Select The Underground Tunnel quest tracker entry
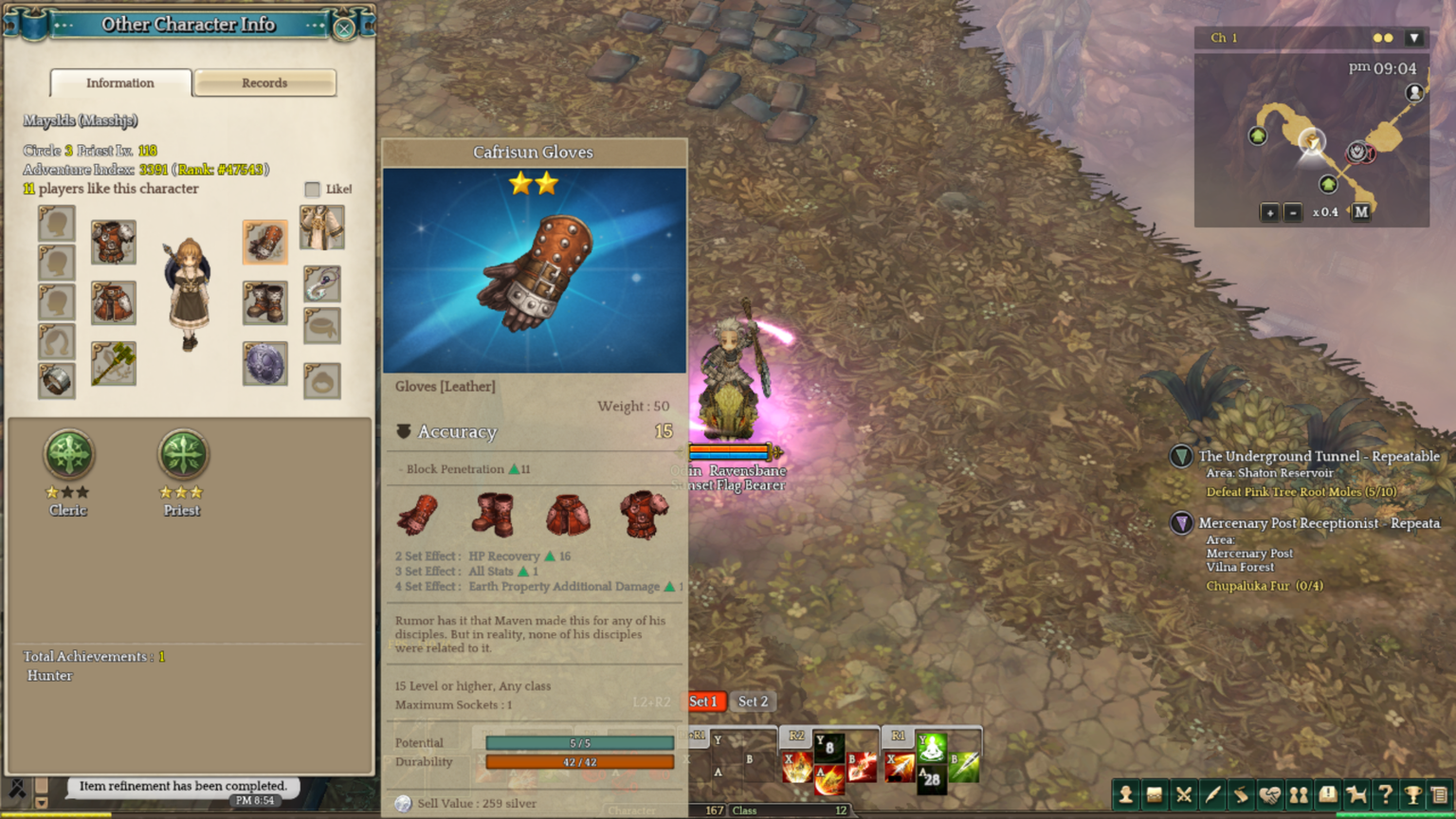 click(x=1318, y=457)
